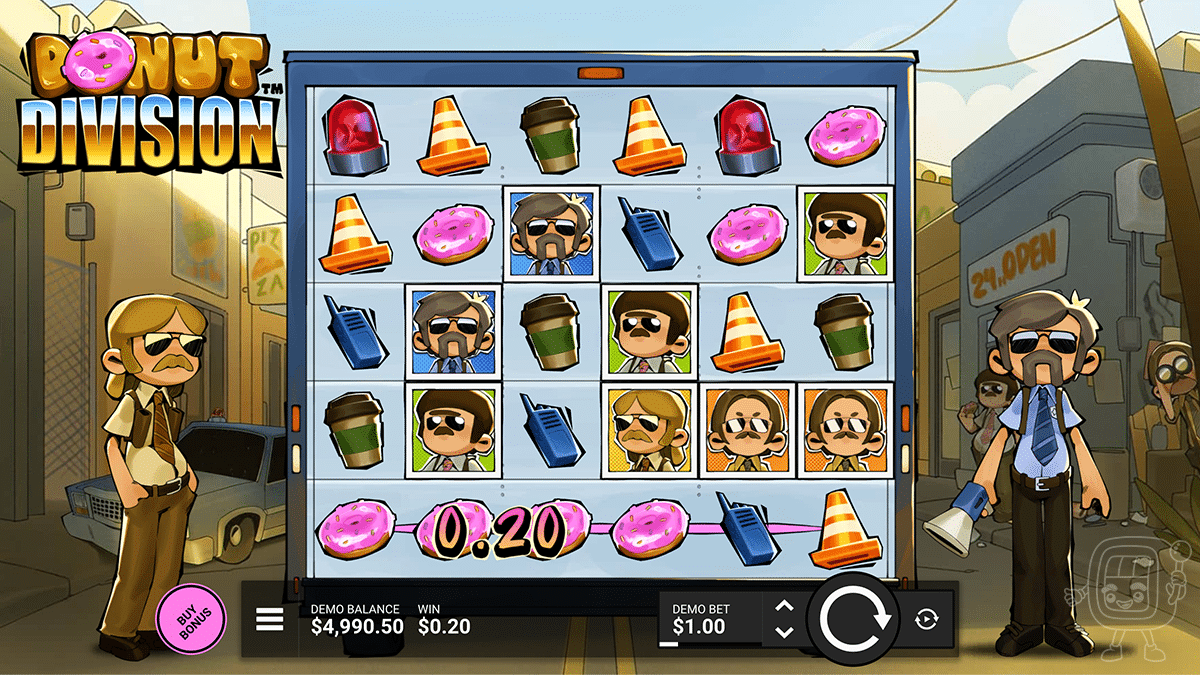This screenshot has height=675, width=1200.
Task: Increase the bet with the up arrow
Action: tap(784, 607)
